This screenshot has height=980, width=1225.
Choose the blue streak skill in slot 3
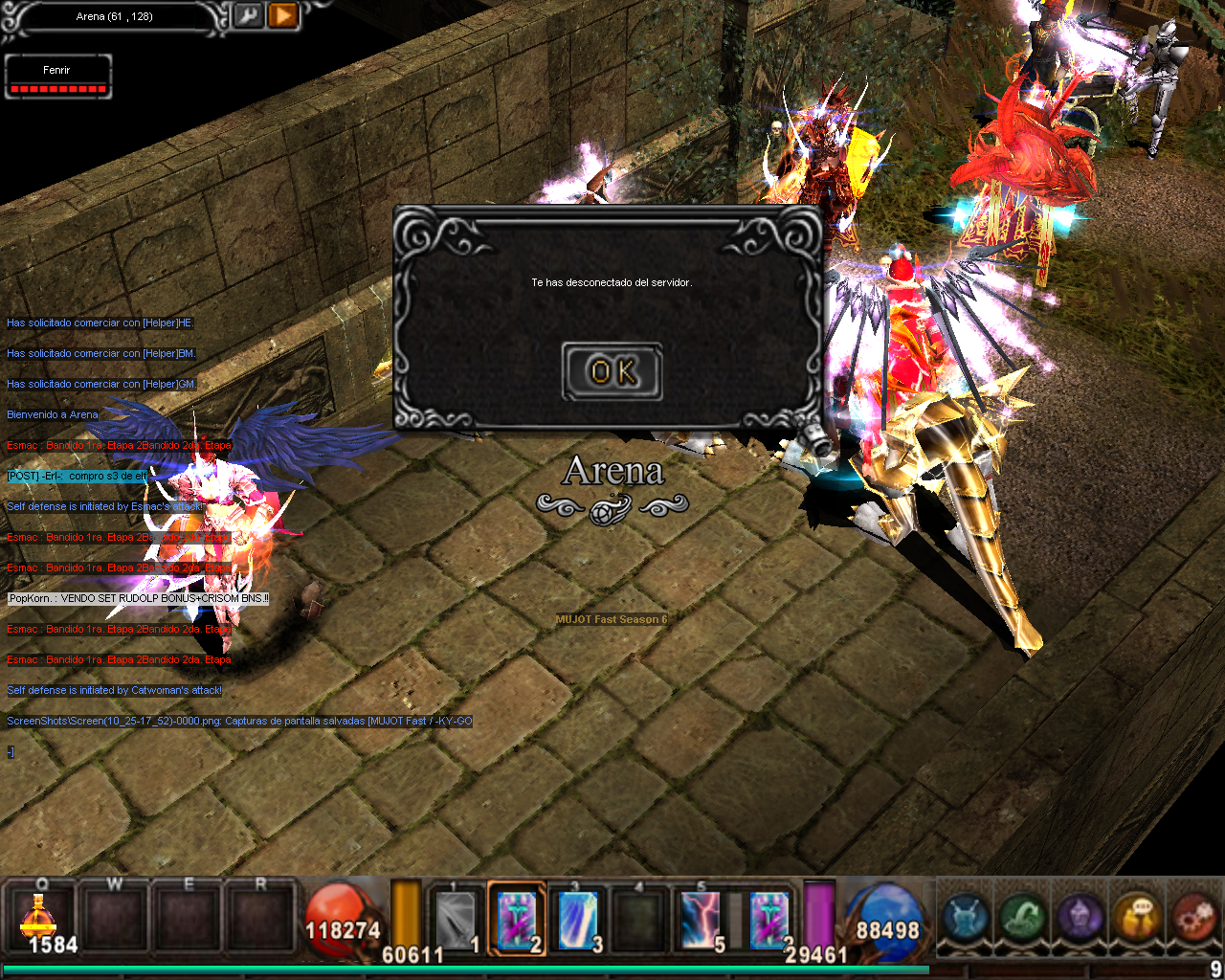(x=577, y=921)
